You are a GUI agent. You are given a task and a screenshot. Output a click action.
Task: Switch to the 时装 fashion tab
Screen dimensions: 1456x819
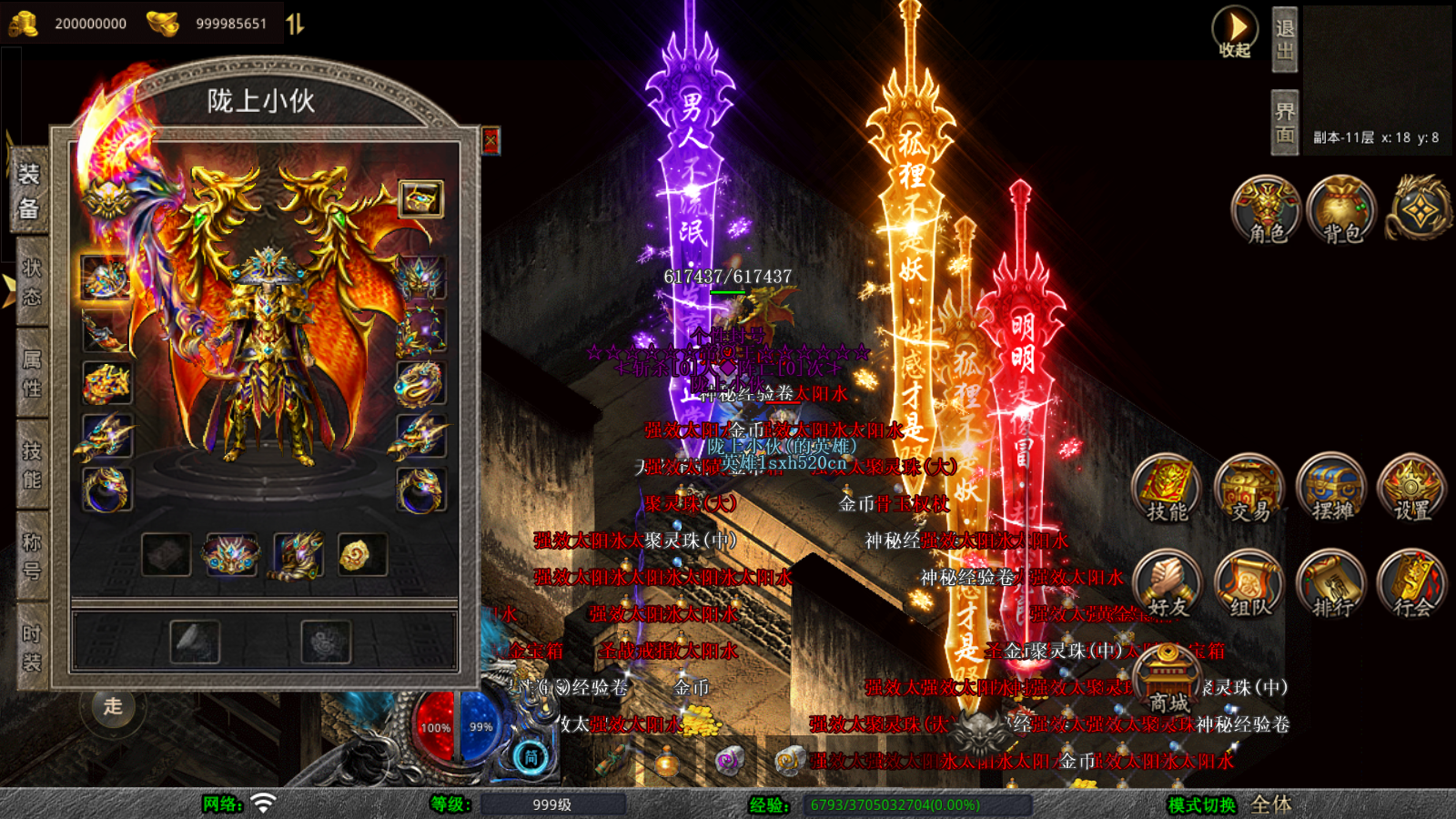click(x=32, y=647)
